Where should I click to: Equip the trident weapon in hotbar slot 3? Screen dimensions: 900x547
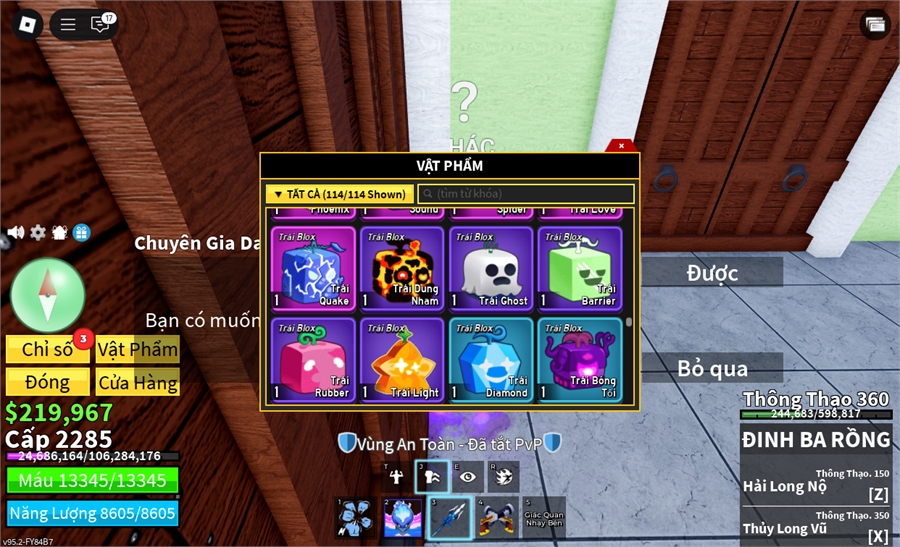click(449, 518)
